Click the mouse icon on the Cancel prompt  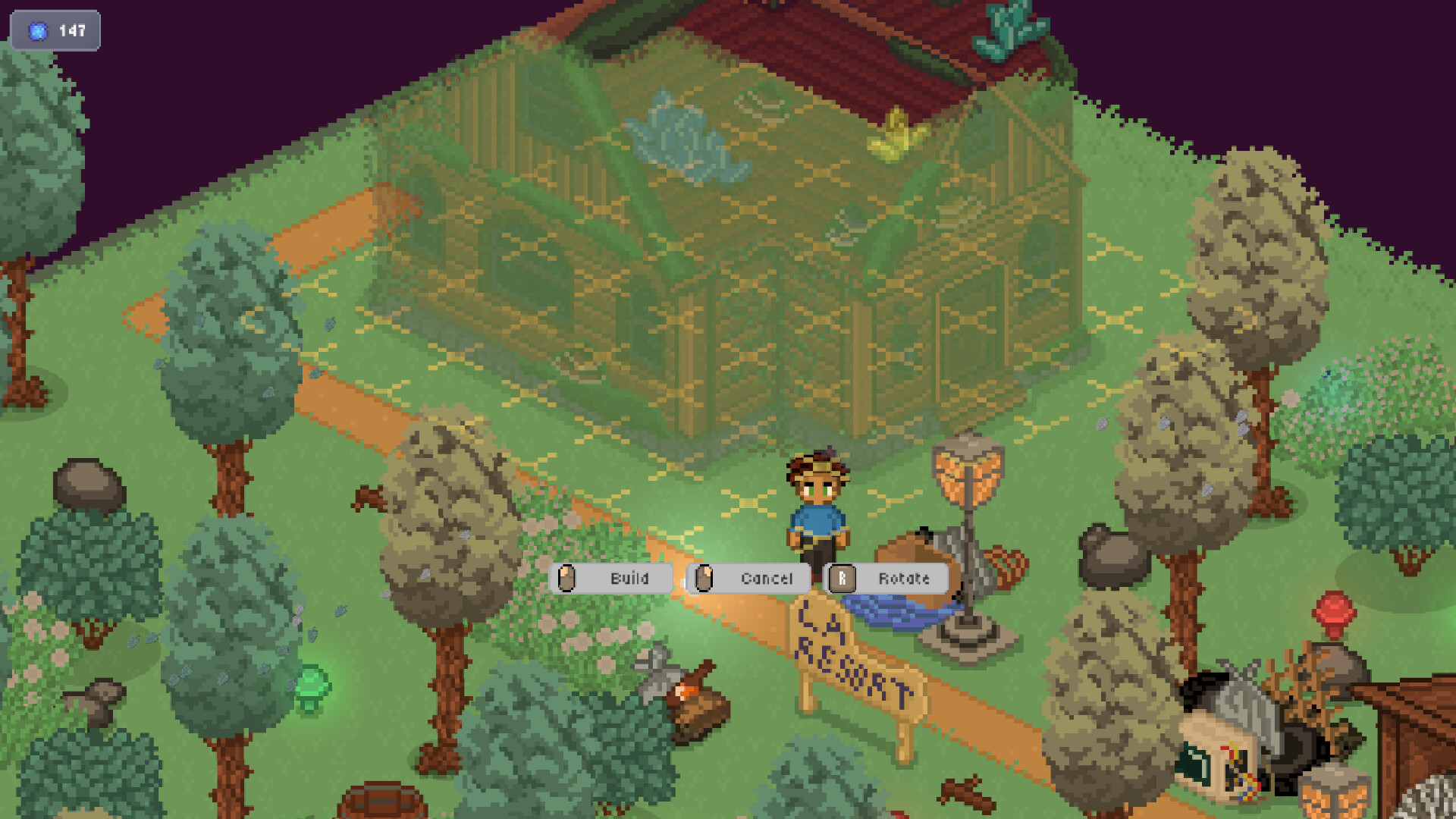click(705, 579)
